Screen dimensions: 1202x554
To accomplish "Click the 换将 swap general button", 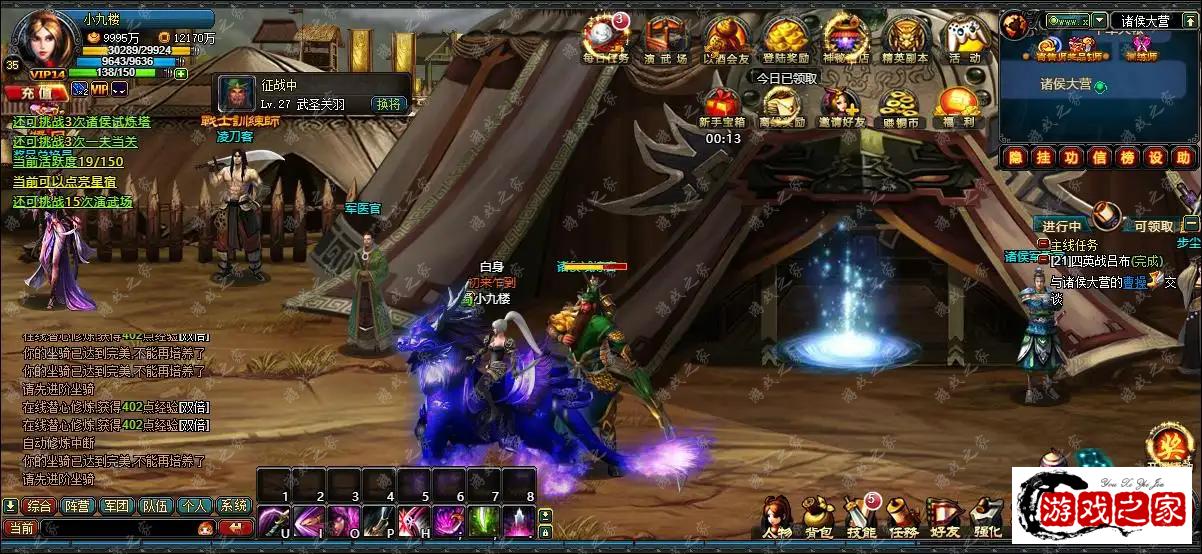I will point(388,104).
